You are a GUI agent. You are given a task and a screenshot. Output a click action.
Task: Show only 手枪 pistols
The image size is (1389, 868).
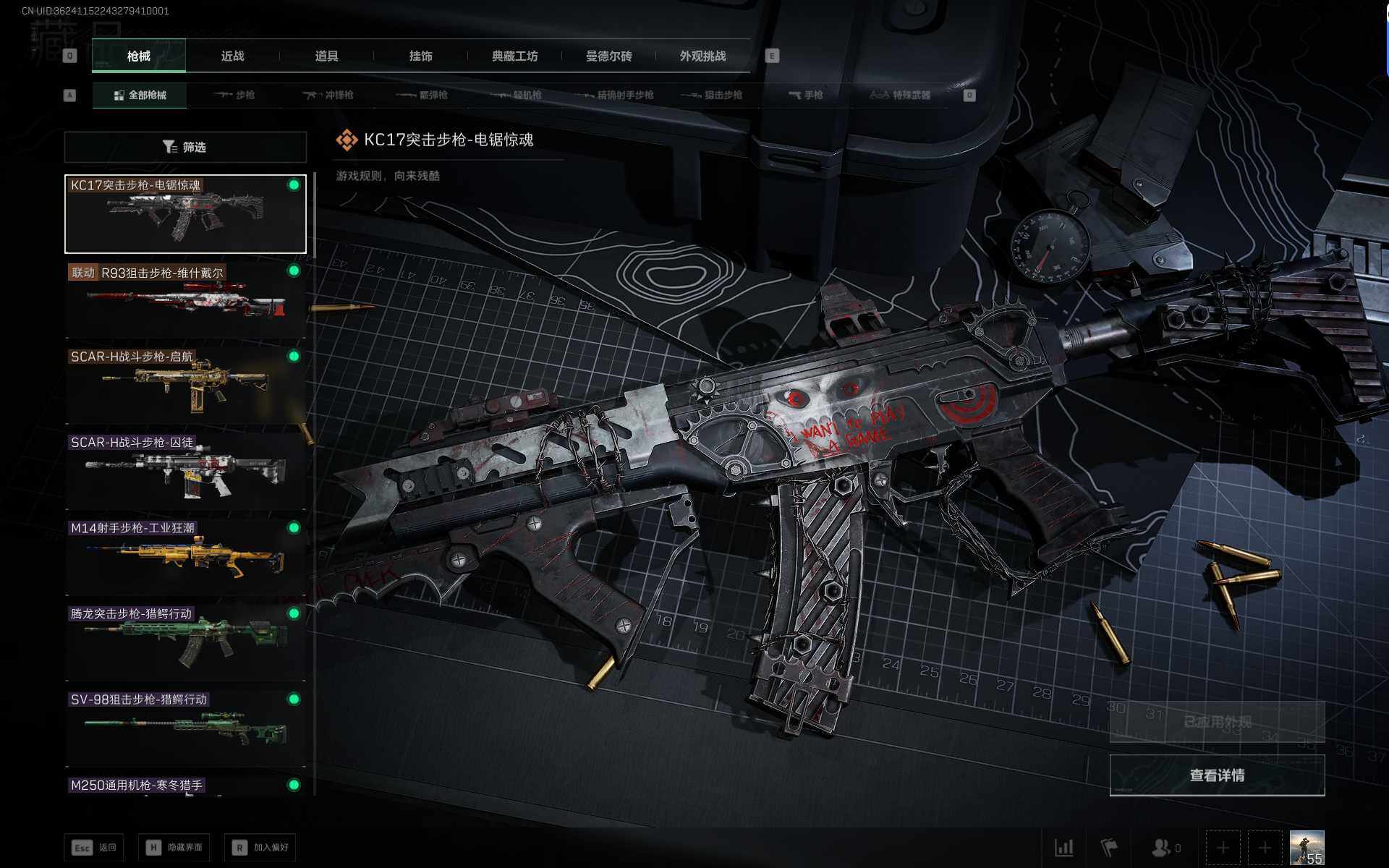pyautogui.click(x=806, y=95)
